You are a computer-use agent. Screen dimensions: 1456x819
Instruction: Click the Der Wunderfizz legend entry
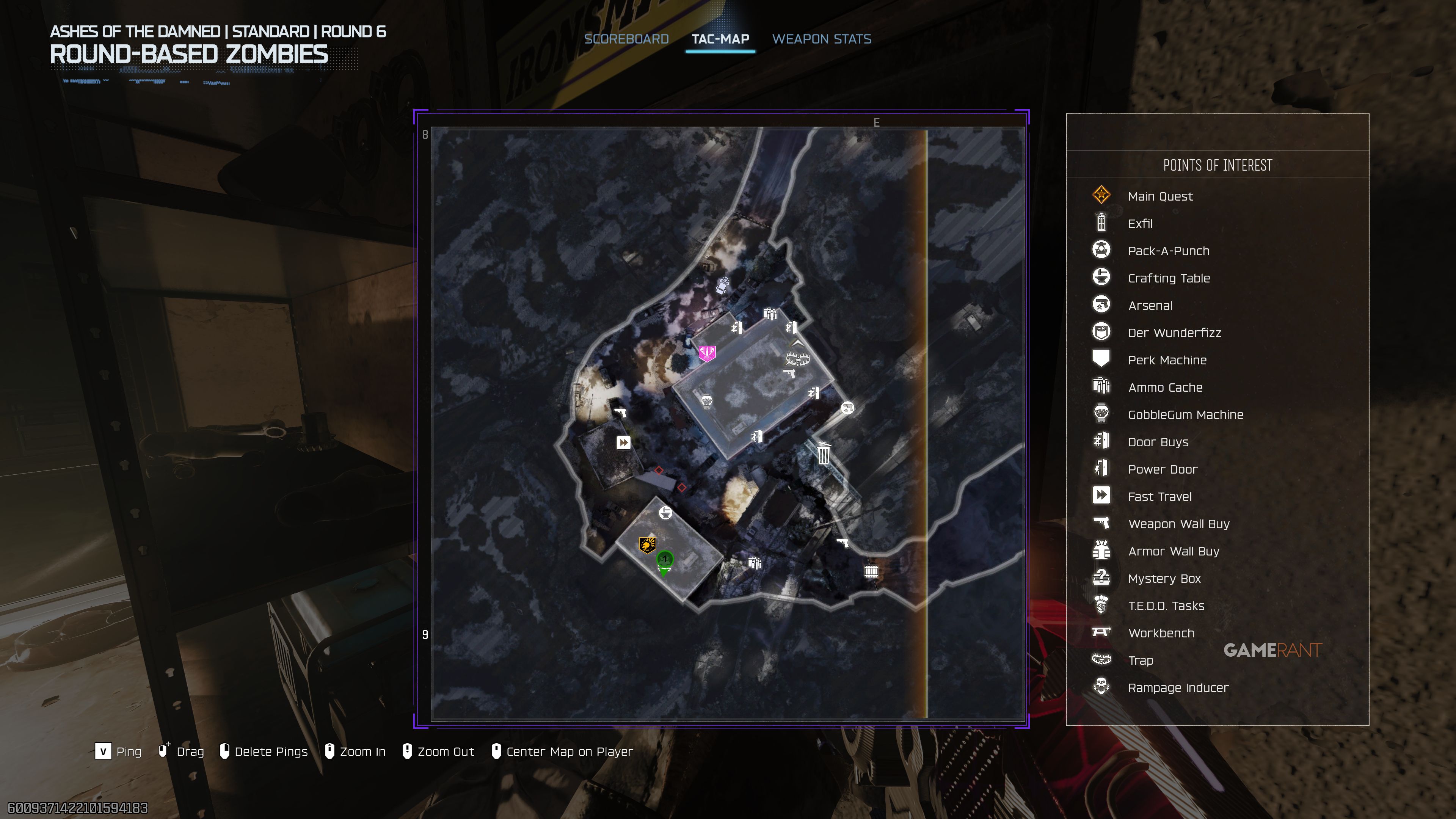coord(1174,333)
